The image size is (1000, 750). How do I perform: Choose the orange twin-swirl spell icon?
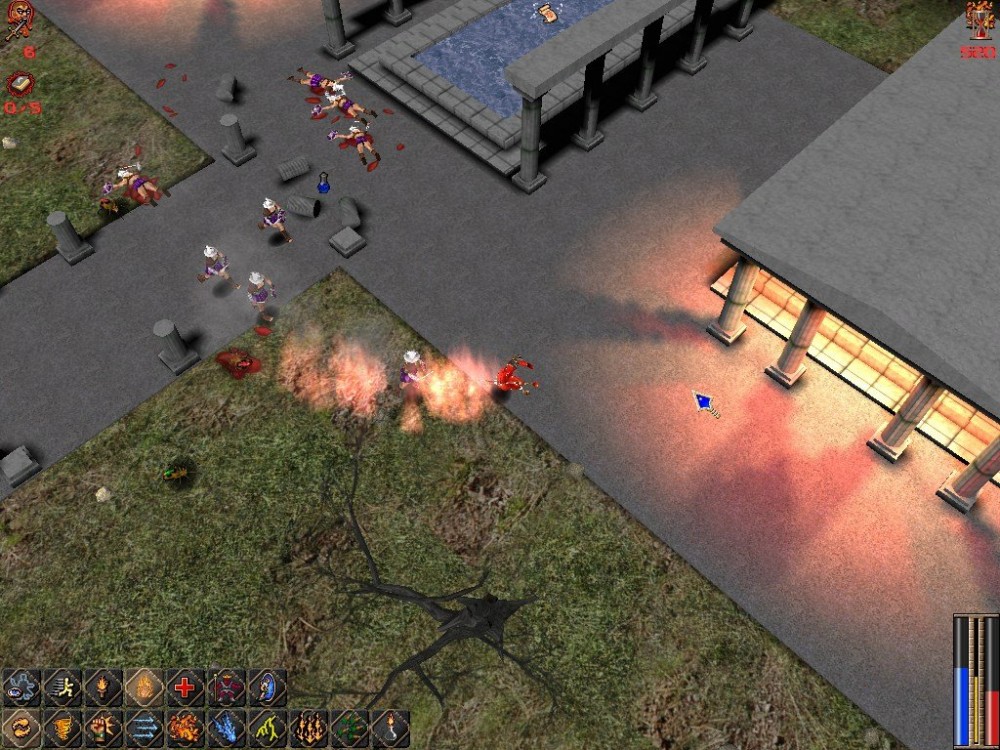pos(21,728)
